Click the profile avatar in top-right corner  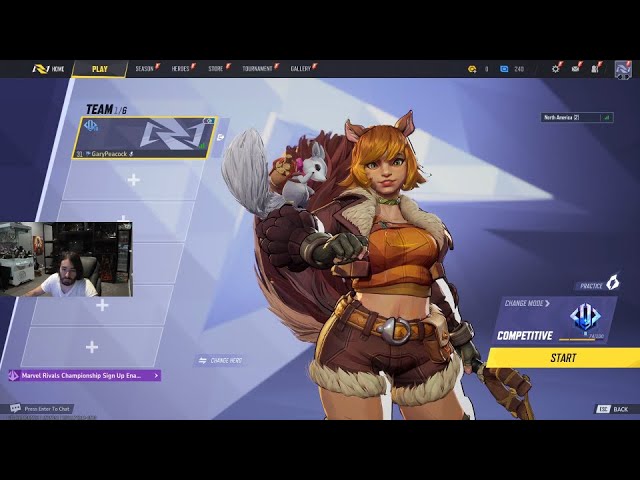tap(623, 69)
